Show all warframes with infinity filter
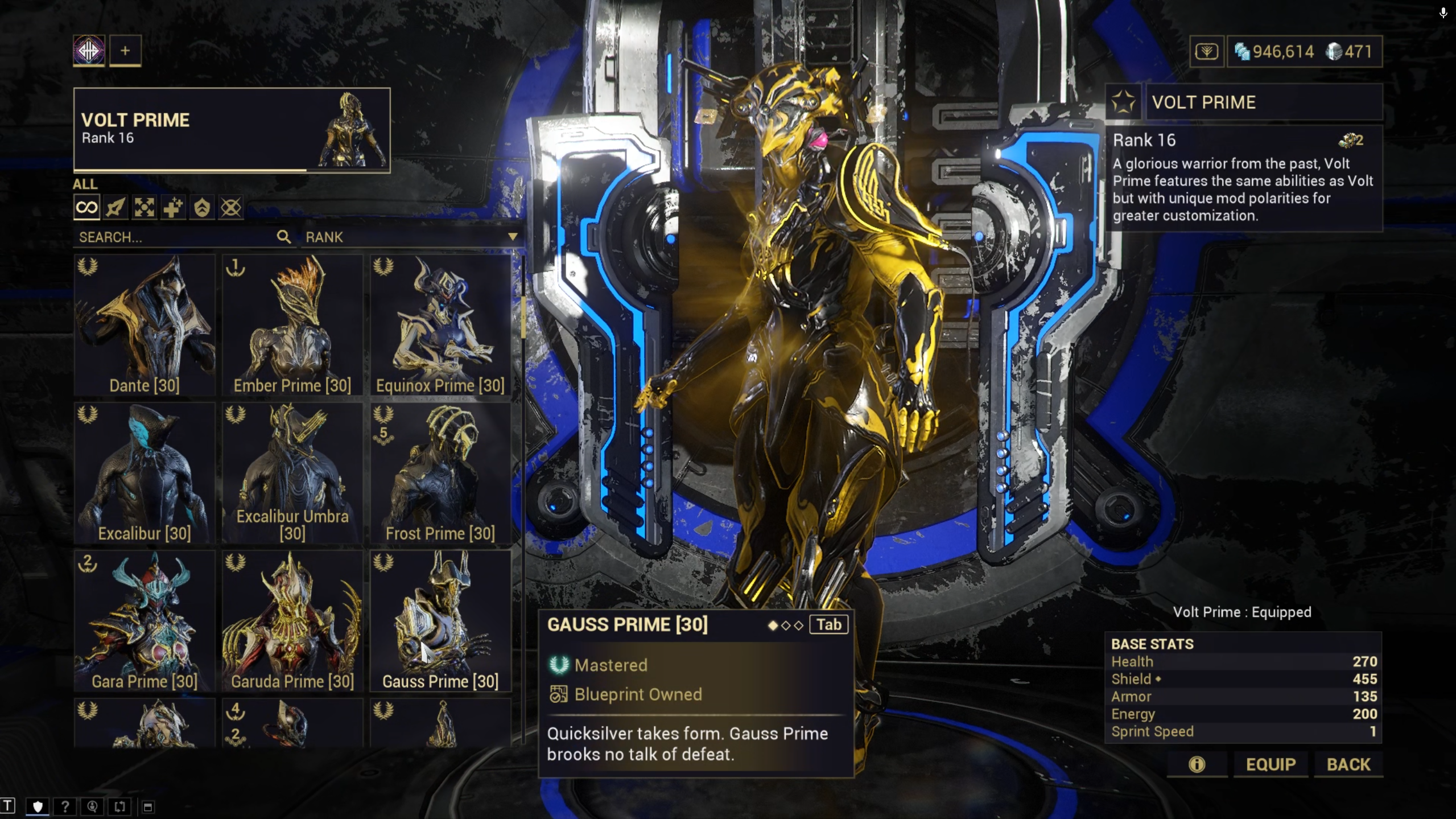Image resolution: width=1456 pixels, height=819 pixels. pos(86,208)
